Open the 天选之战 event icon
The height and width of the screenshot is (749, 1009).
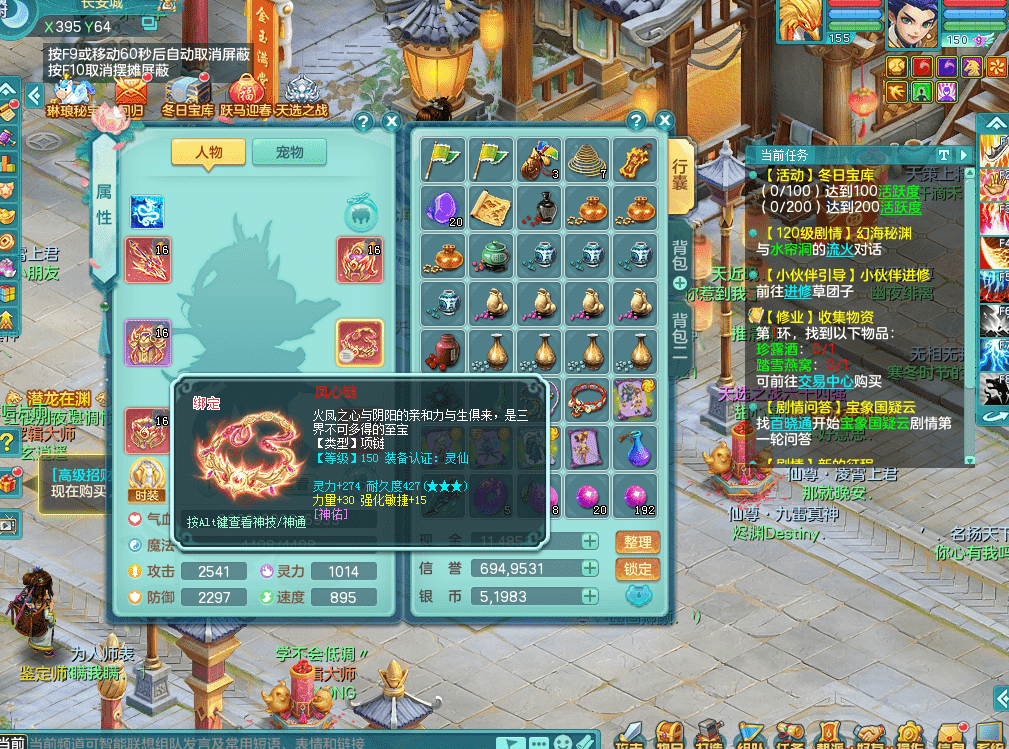click(301, 100)
